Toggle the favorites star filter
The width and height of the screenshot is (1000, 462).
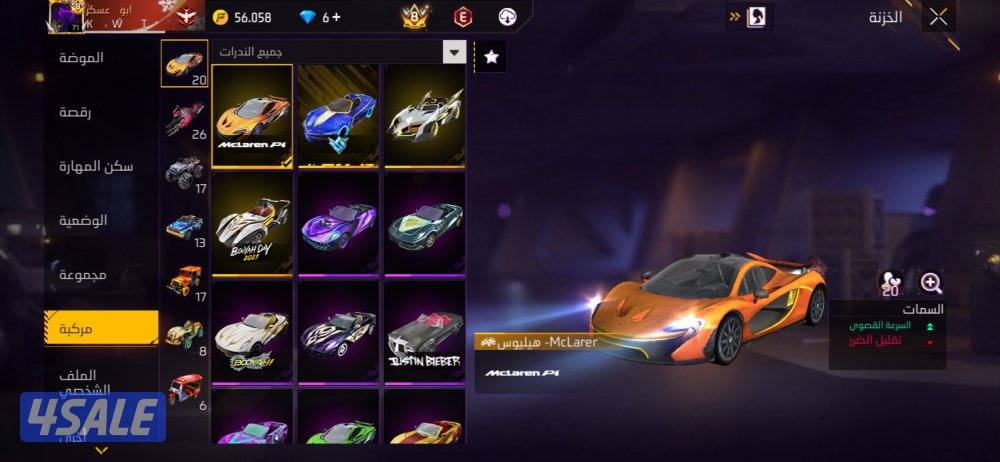coord(491,57)
